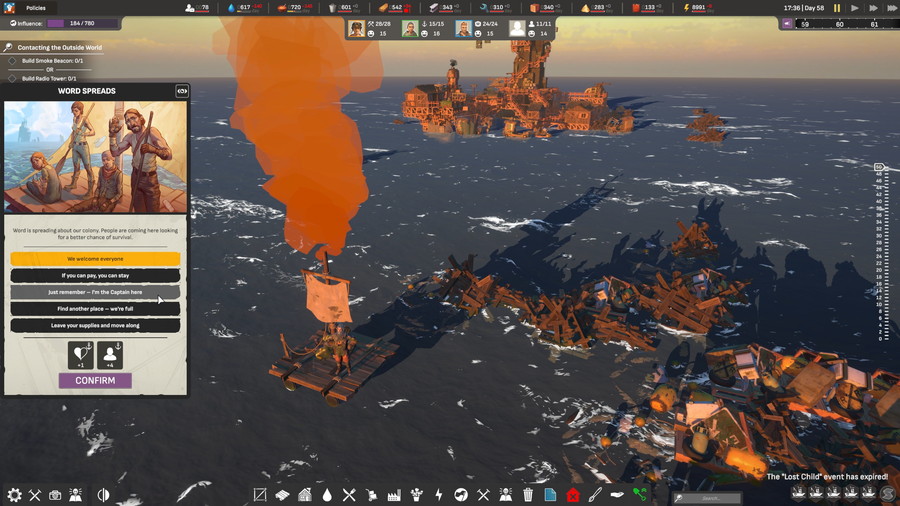Viewport: 900px width, 506px height.
Task: Choose "Find another place — we're full"
Action: pyautogui.click(x=95, y=309)
